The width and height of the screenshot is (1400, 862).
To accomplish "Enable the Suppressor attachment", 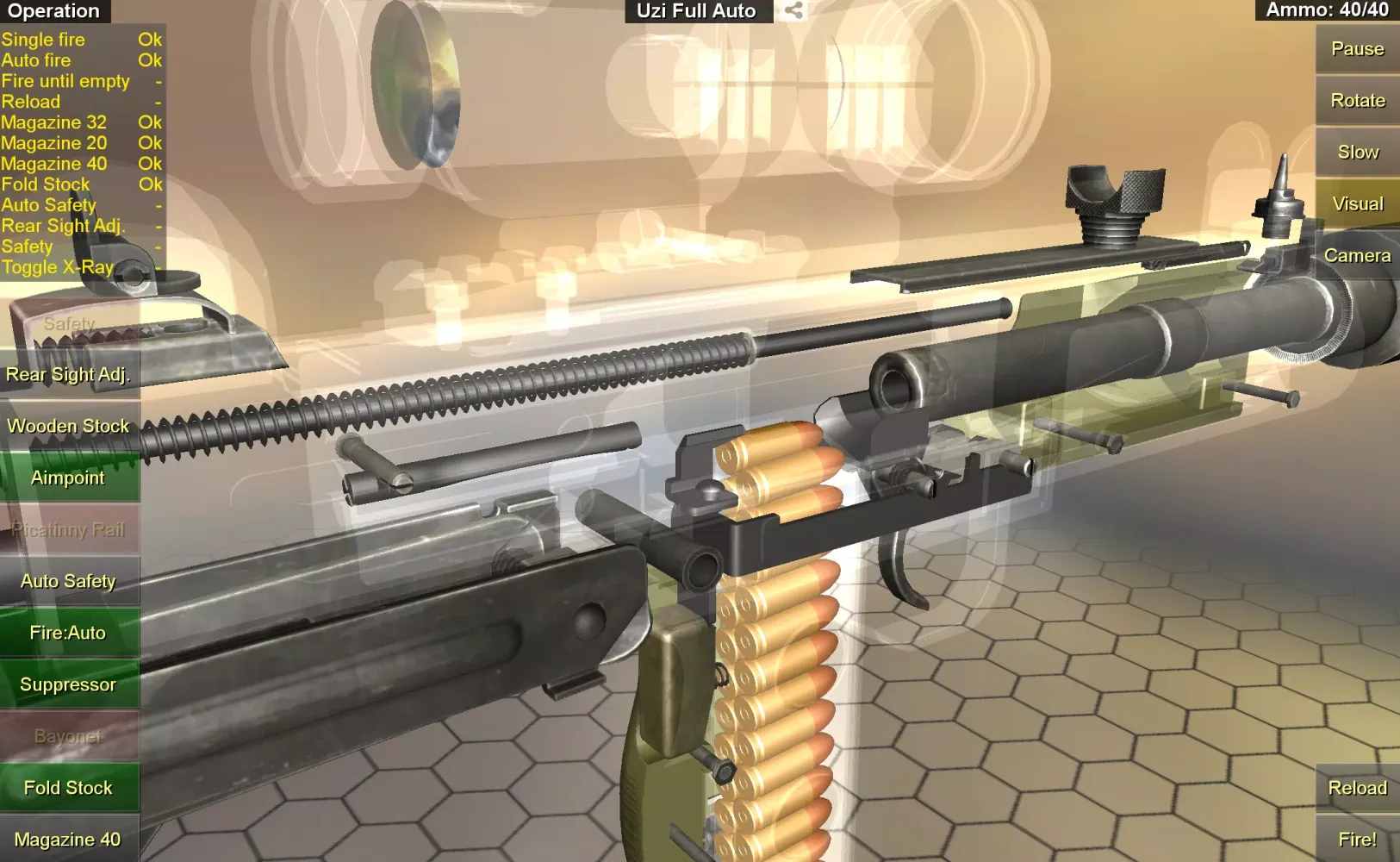I will tap(68, 684).
